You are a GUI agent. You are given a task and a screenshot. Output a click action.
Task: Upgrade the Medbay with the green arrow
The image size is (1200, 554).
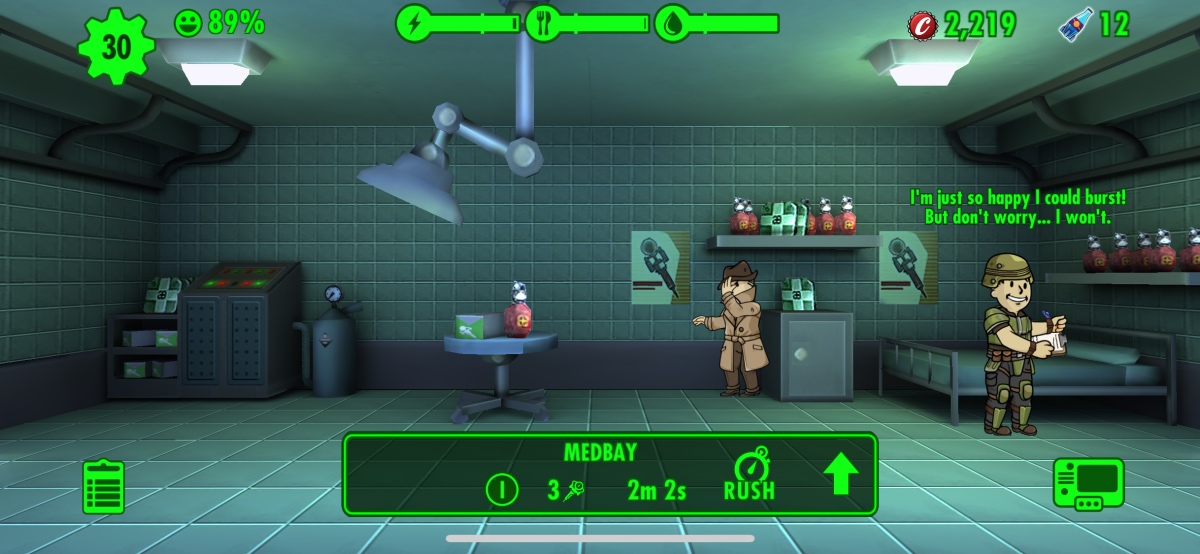[x=840, y=475]
